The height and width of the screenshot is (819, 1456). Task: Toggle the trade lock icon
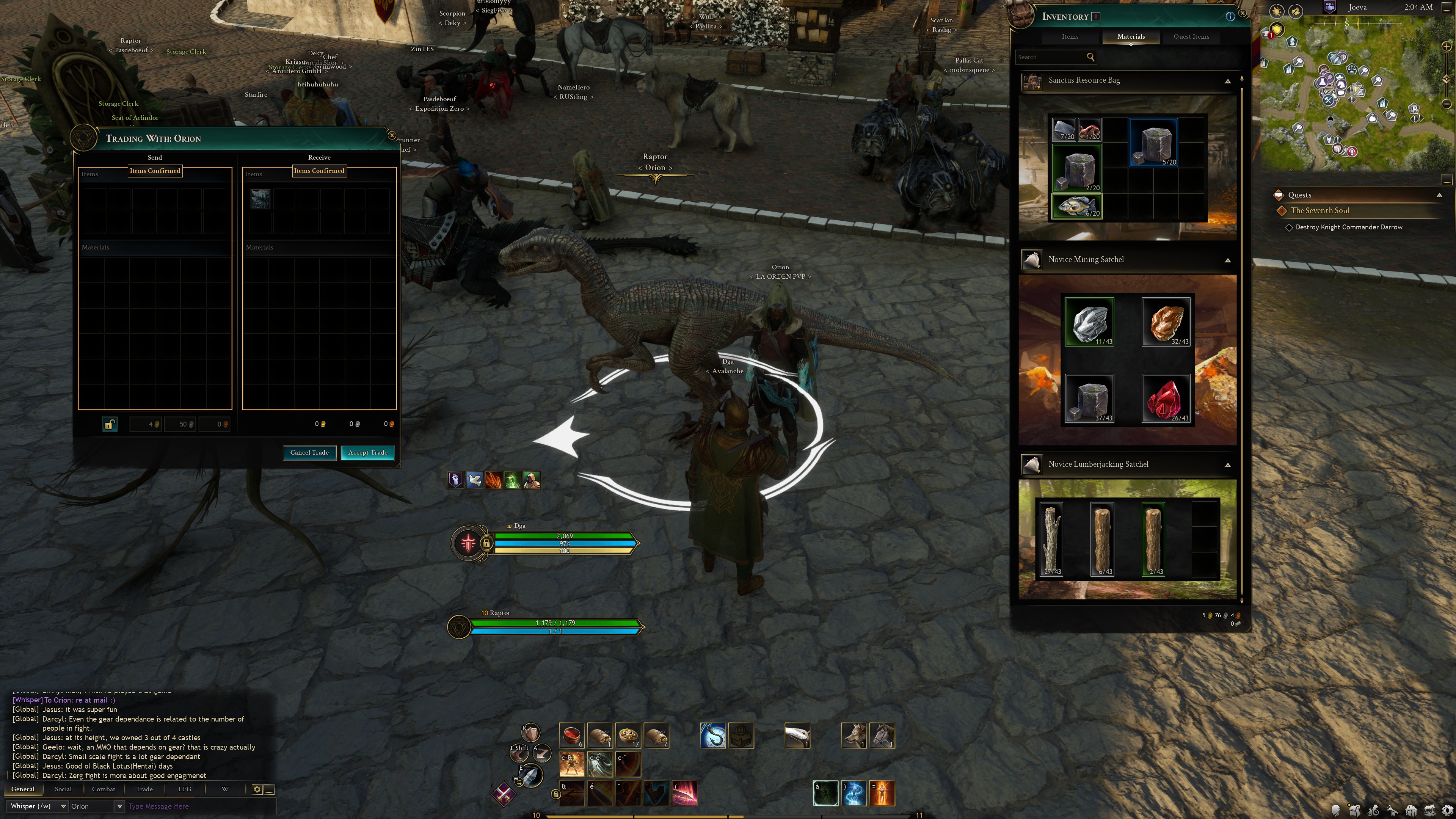coord(110,424)
